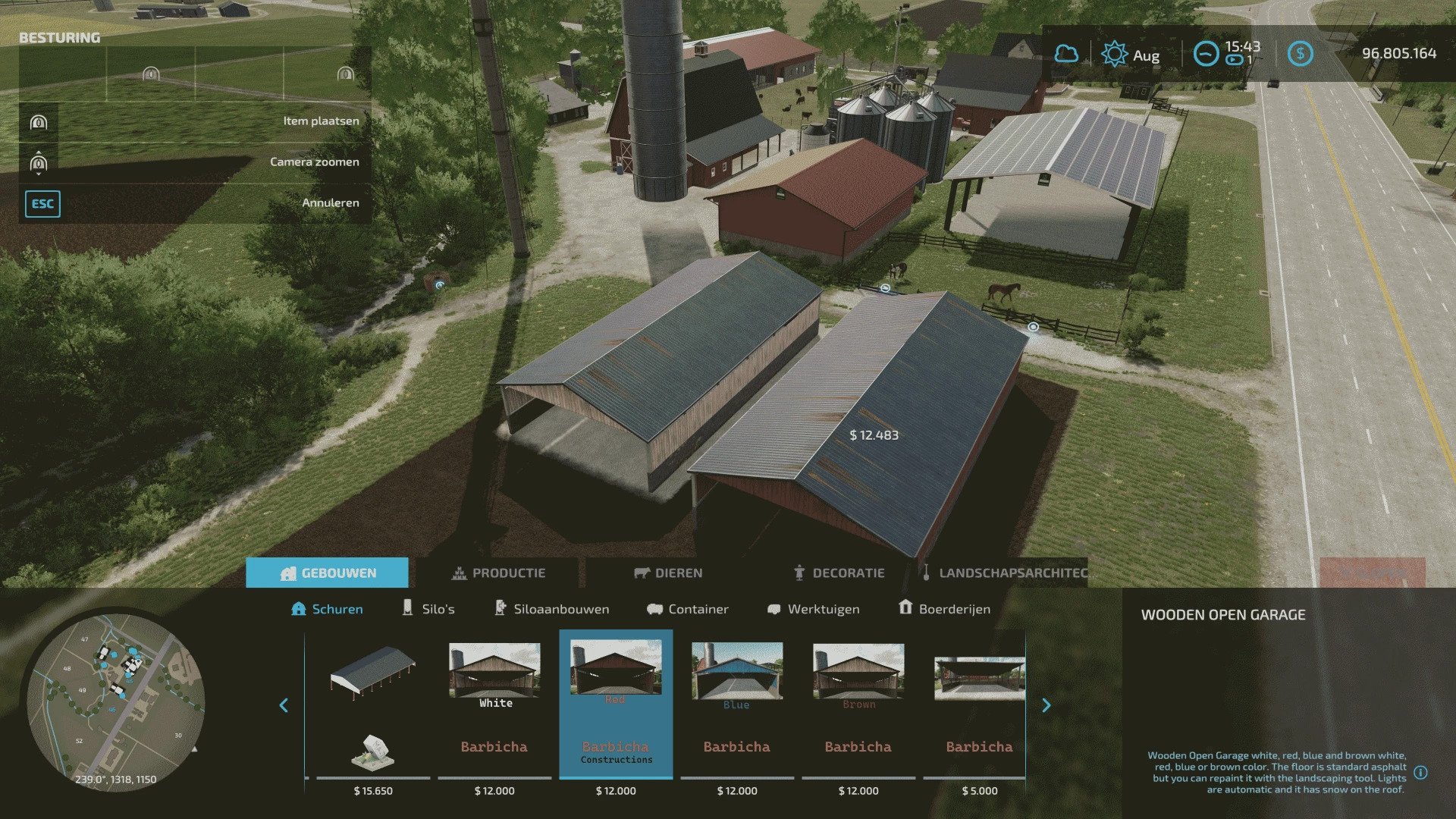Switch to the Werktuigen subcategory
The width and height of the screenshot is (1456, 819).
click(x=814, y=609)
